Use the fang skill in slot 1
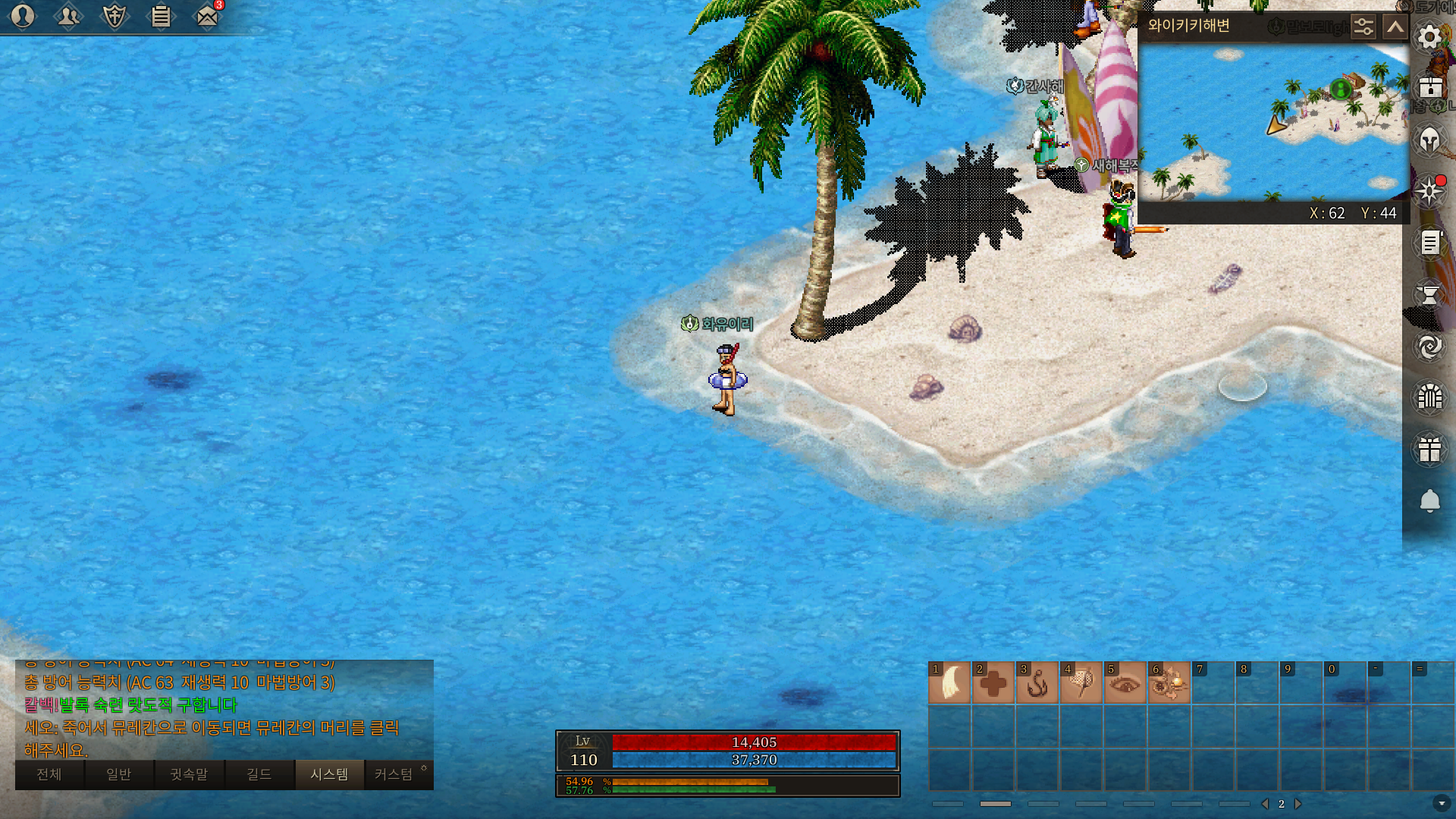The image size is (1456, 819). (949, 682)
